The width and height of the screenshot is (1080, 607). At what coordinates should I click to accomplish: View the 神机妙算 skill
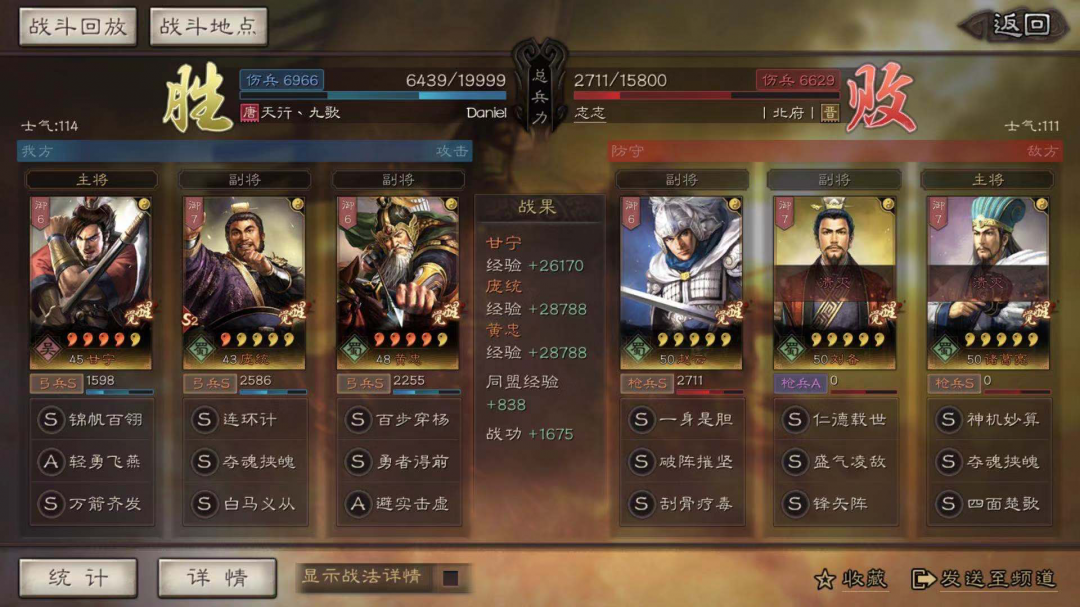click(x=987, y=419)
